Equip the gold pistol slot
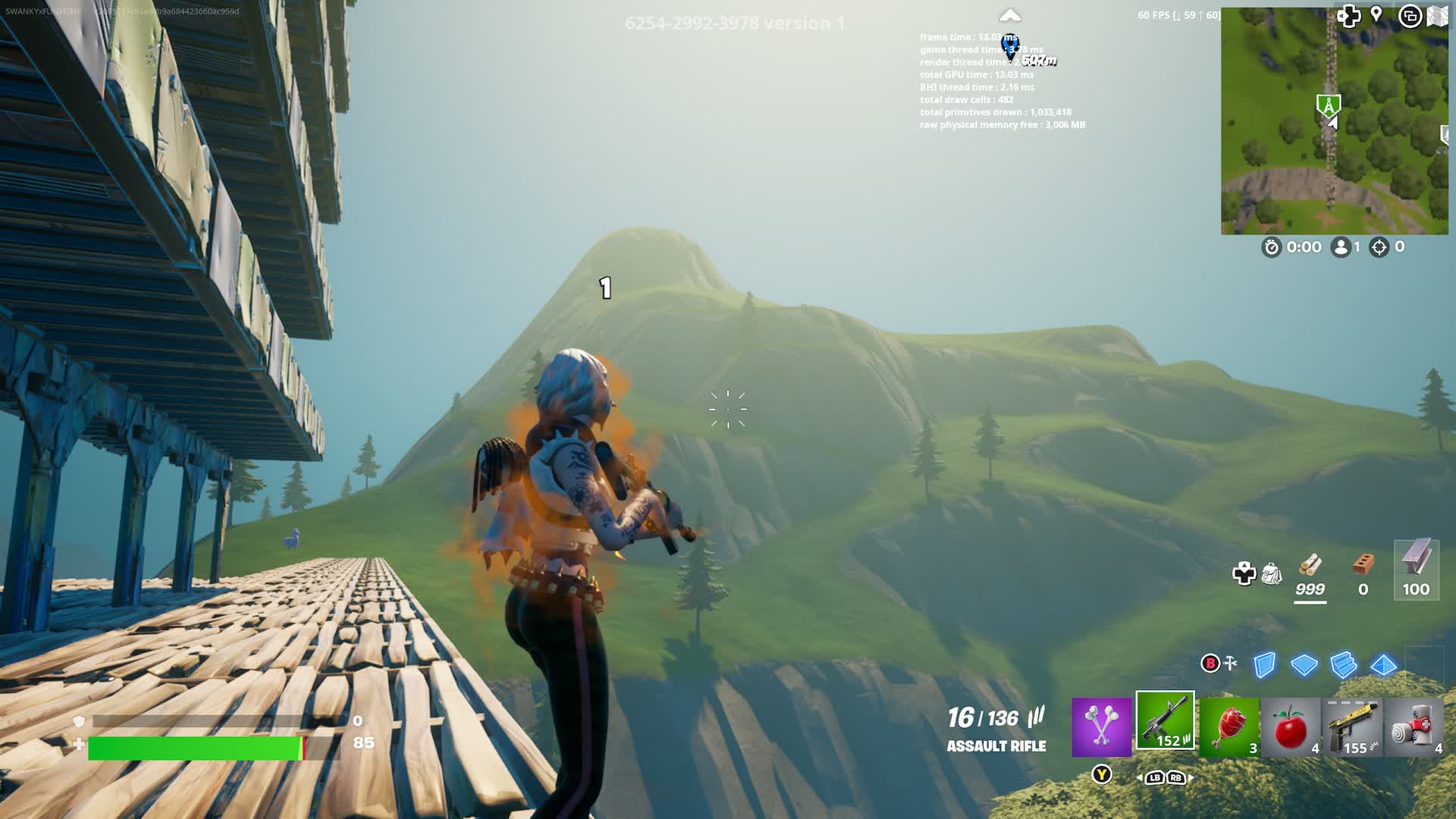 1354,727
